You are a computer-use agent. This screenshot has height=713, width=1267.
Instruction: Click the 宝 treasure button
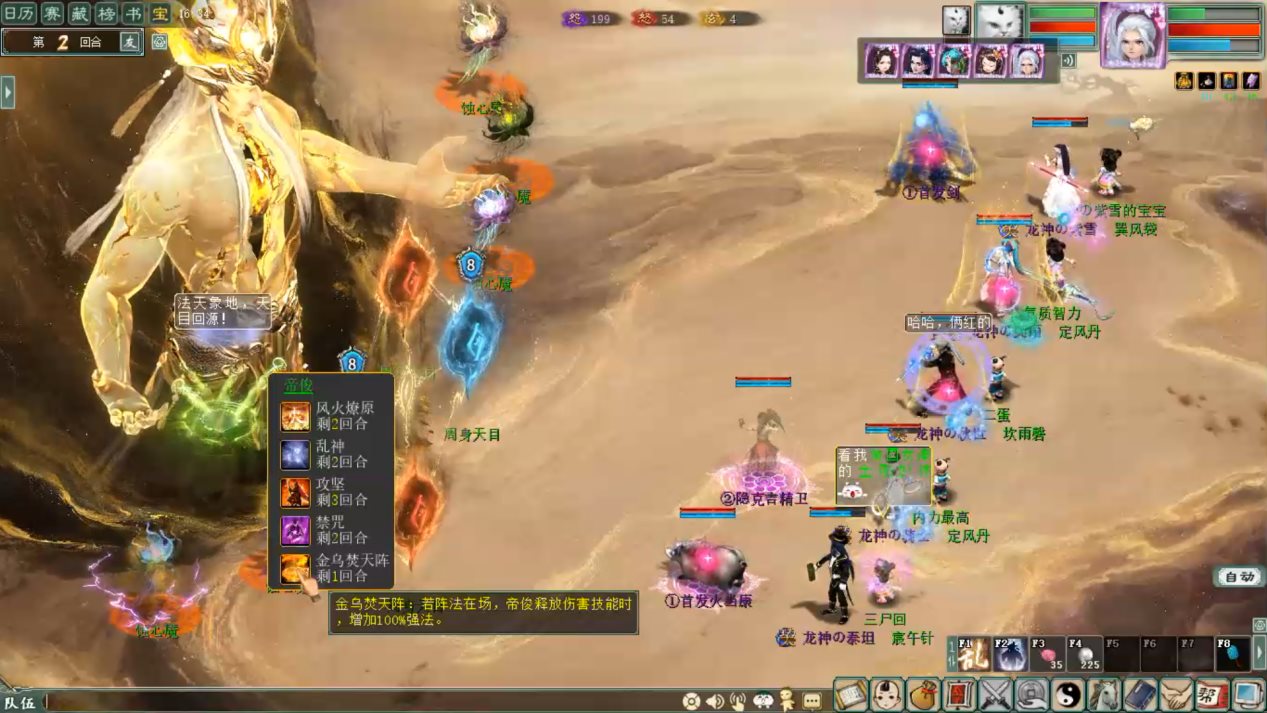[x=160, y=13]
